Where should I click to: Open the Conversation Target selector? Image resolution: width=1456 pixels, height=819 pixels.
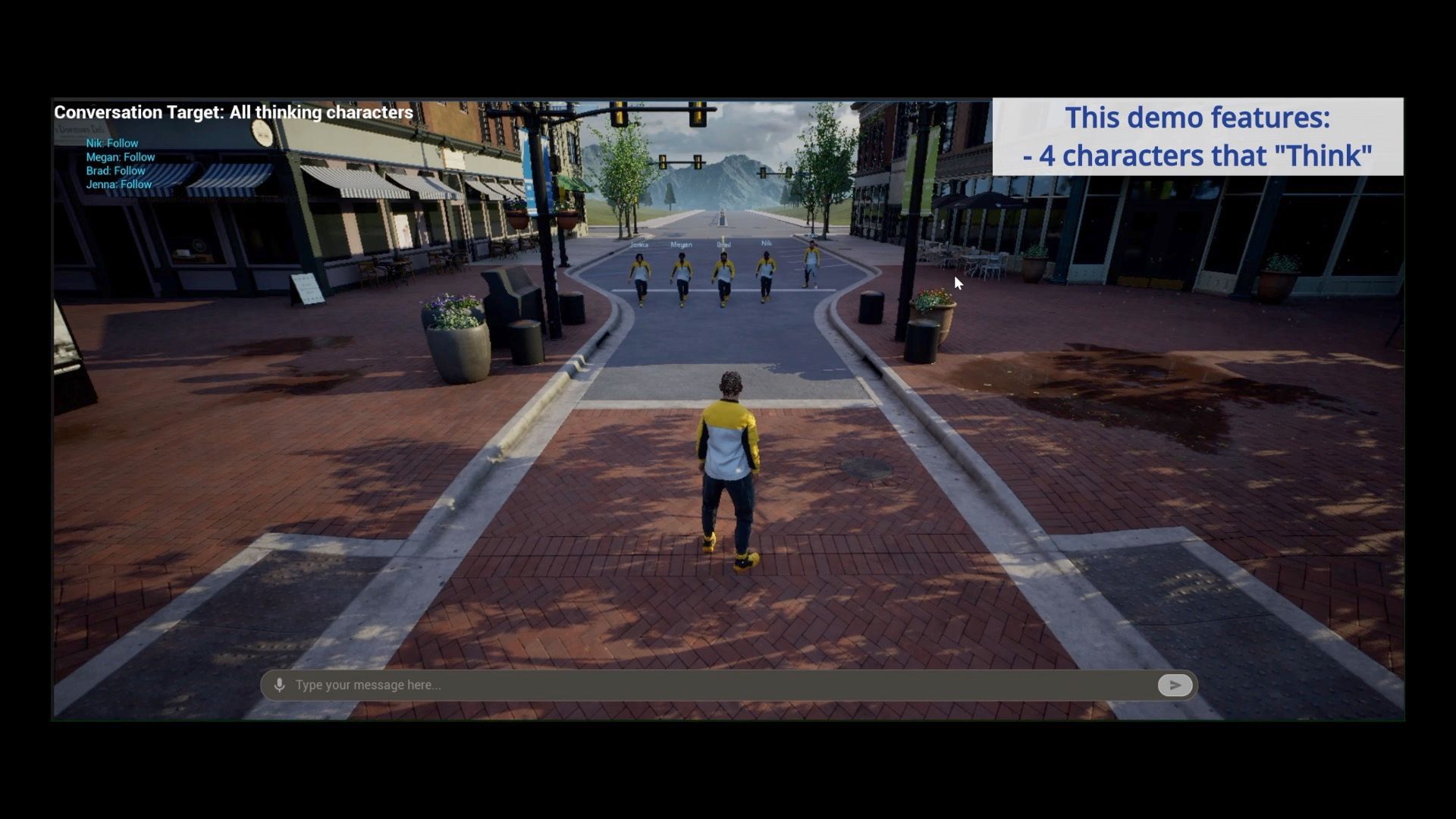(x=232, y=111)
